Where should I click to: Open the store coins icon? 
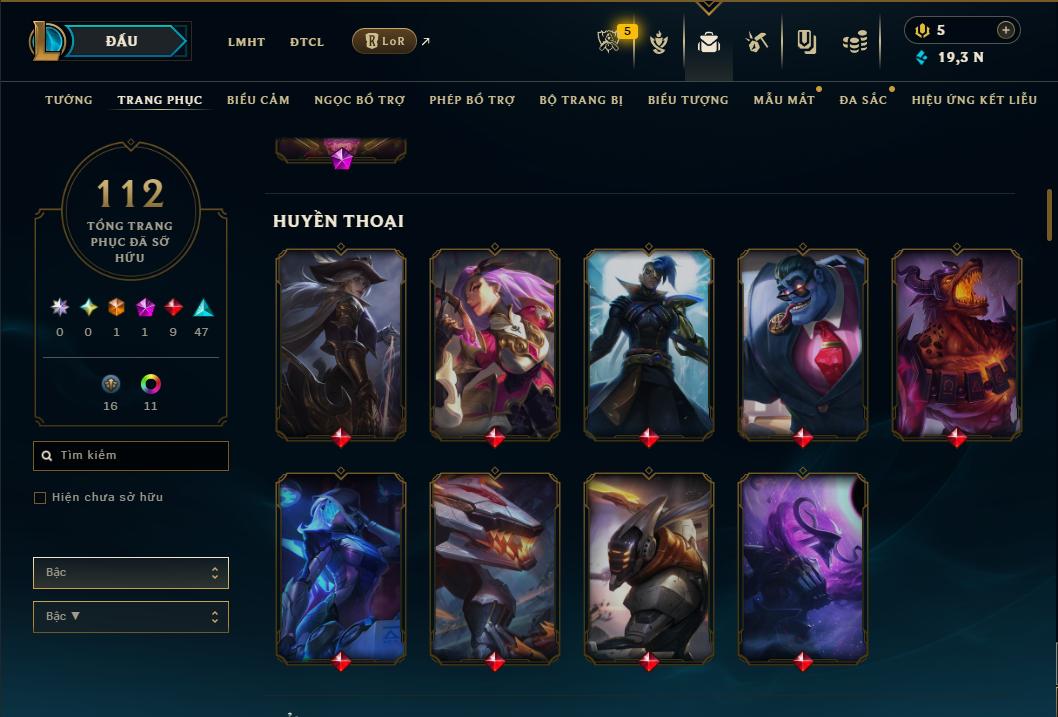click(854, 42)
